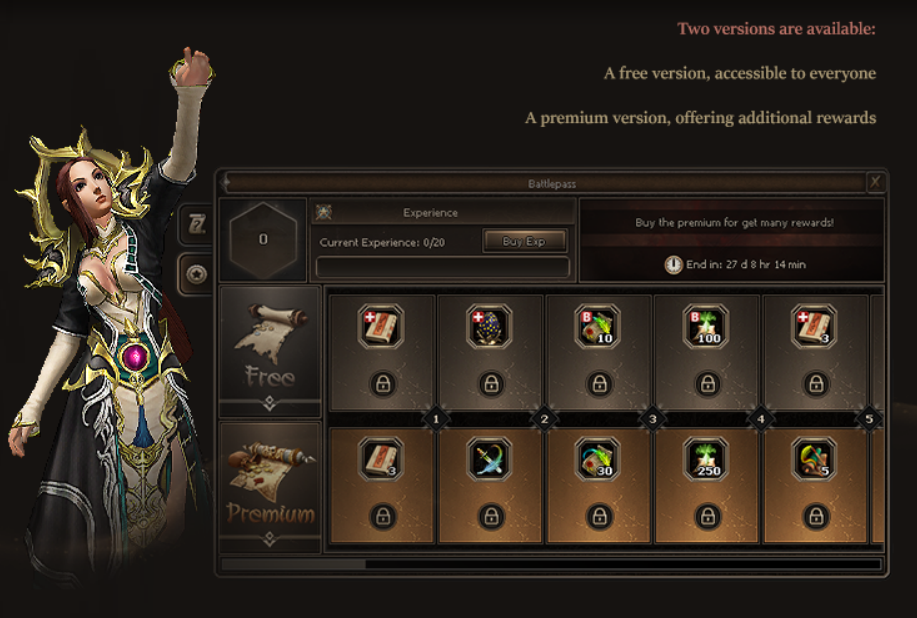The width and height of the screenshot is (917, 618).
Task: Choose the premium reward showing quantity 30
Action: coord(598,459)
